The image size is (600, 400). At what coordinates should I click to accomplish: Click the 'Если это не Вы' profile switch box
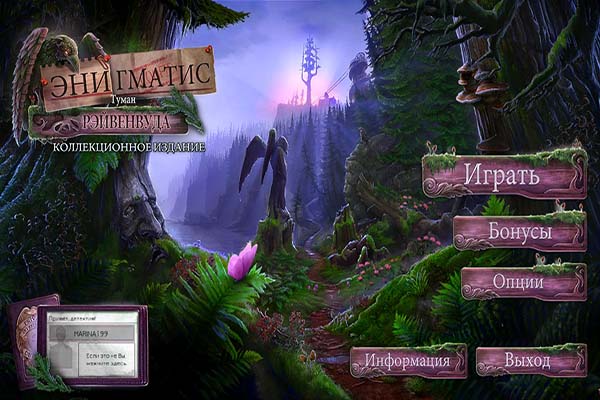(108, 357)
